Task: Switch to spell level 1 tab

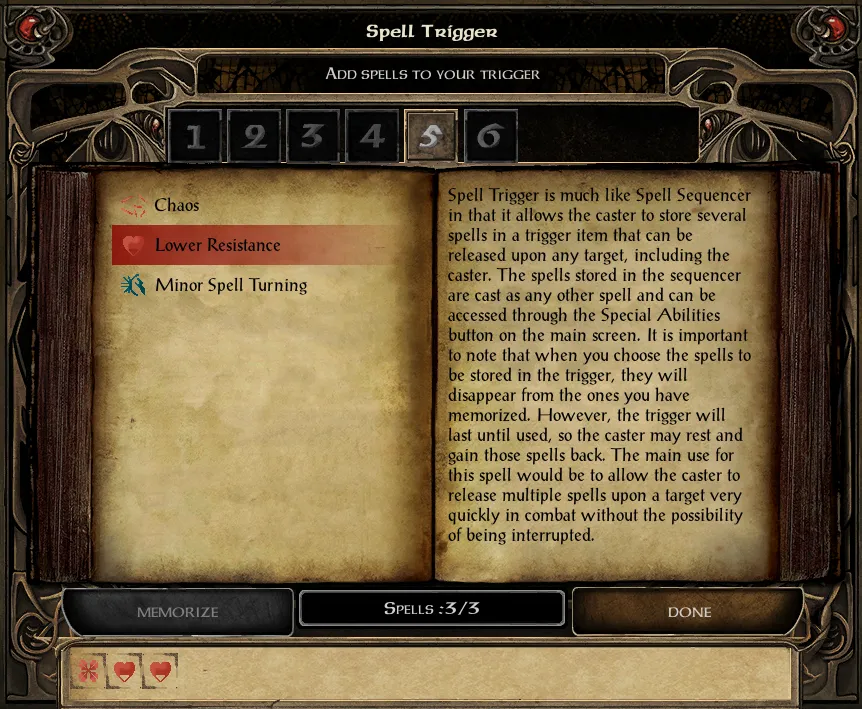Action: 195,136
